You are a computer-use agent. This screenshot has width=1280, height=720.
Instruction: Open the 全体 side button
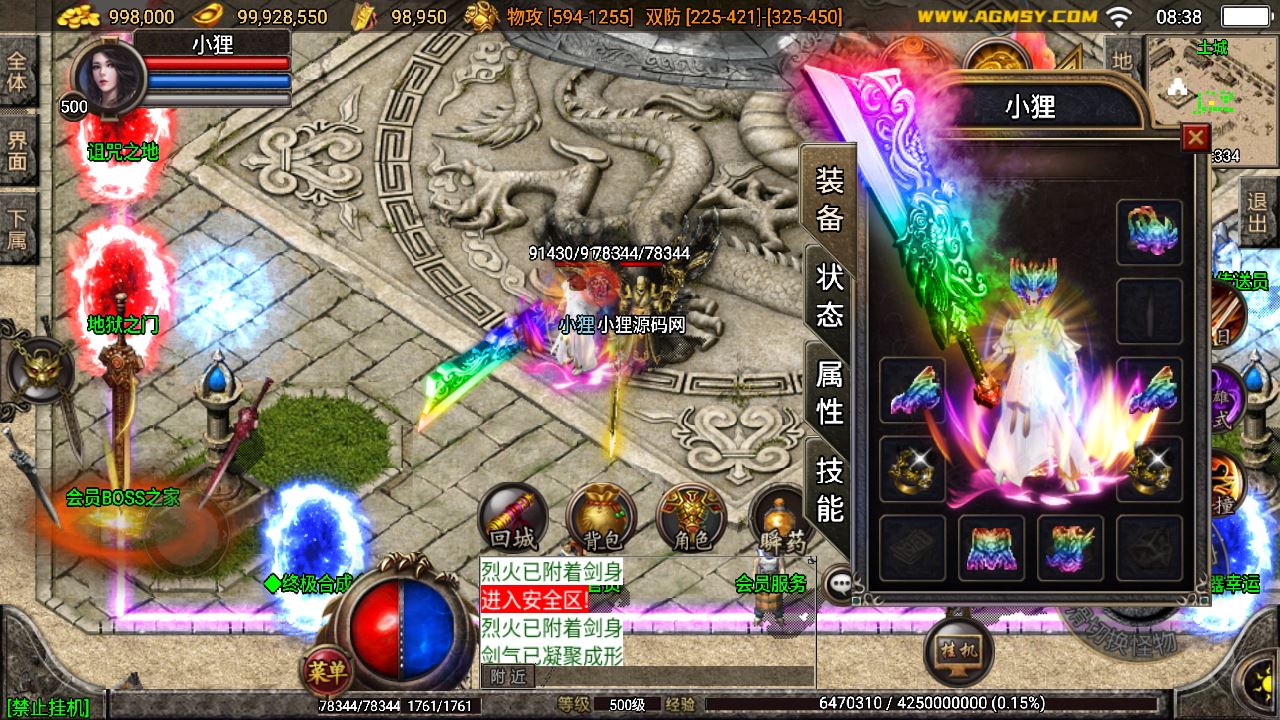click(x=17, y=70)
